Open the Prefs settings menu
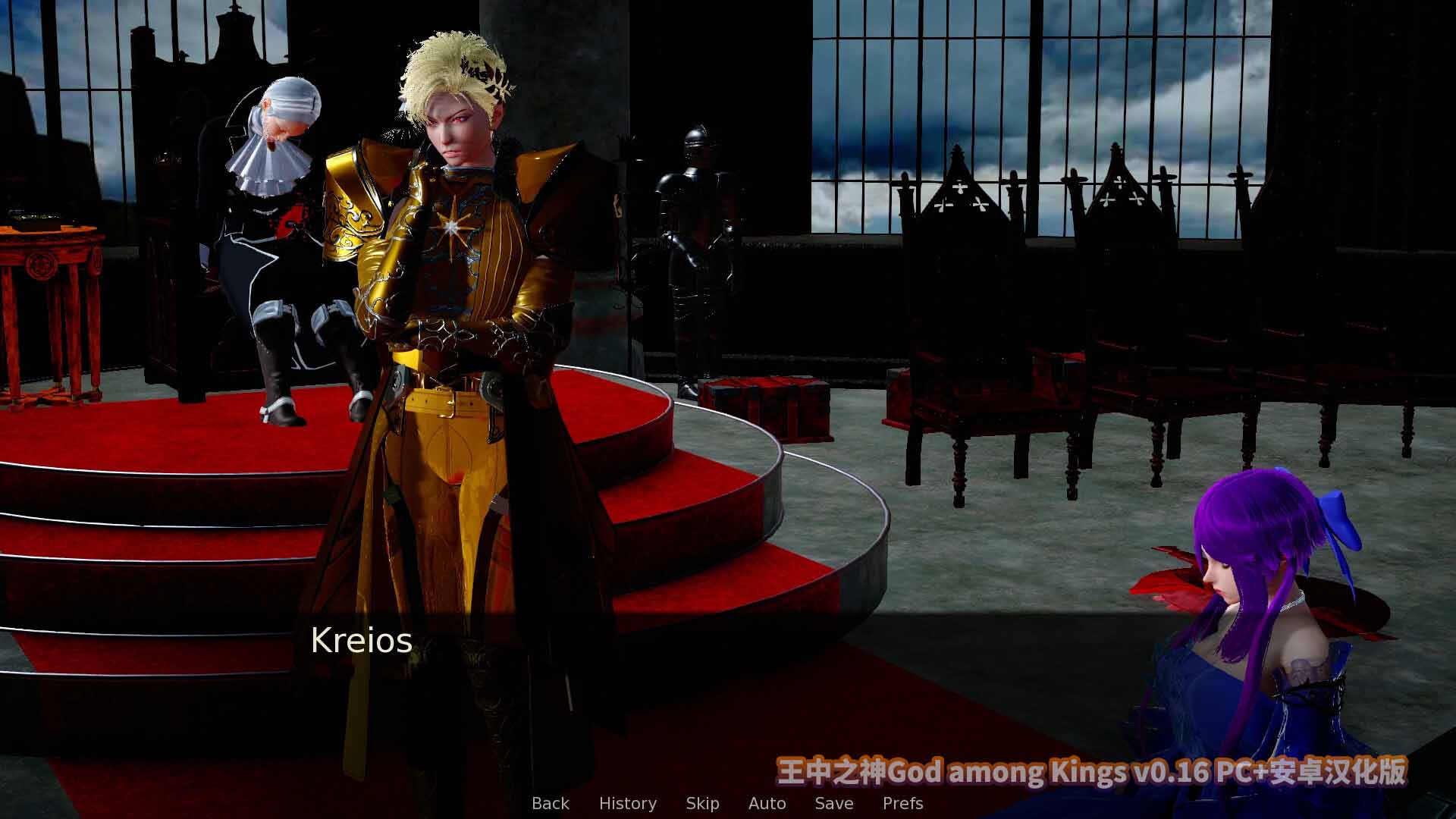This screenshot has width=1456, height=819. tap(904, 803)
